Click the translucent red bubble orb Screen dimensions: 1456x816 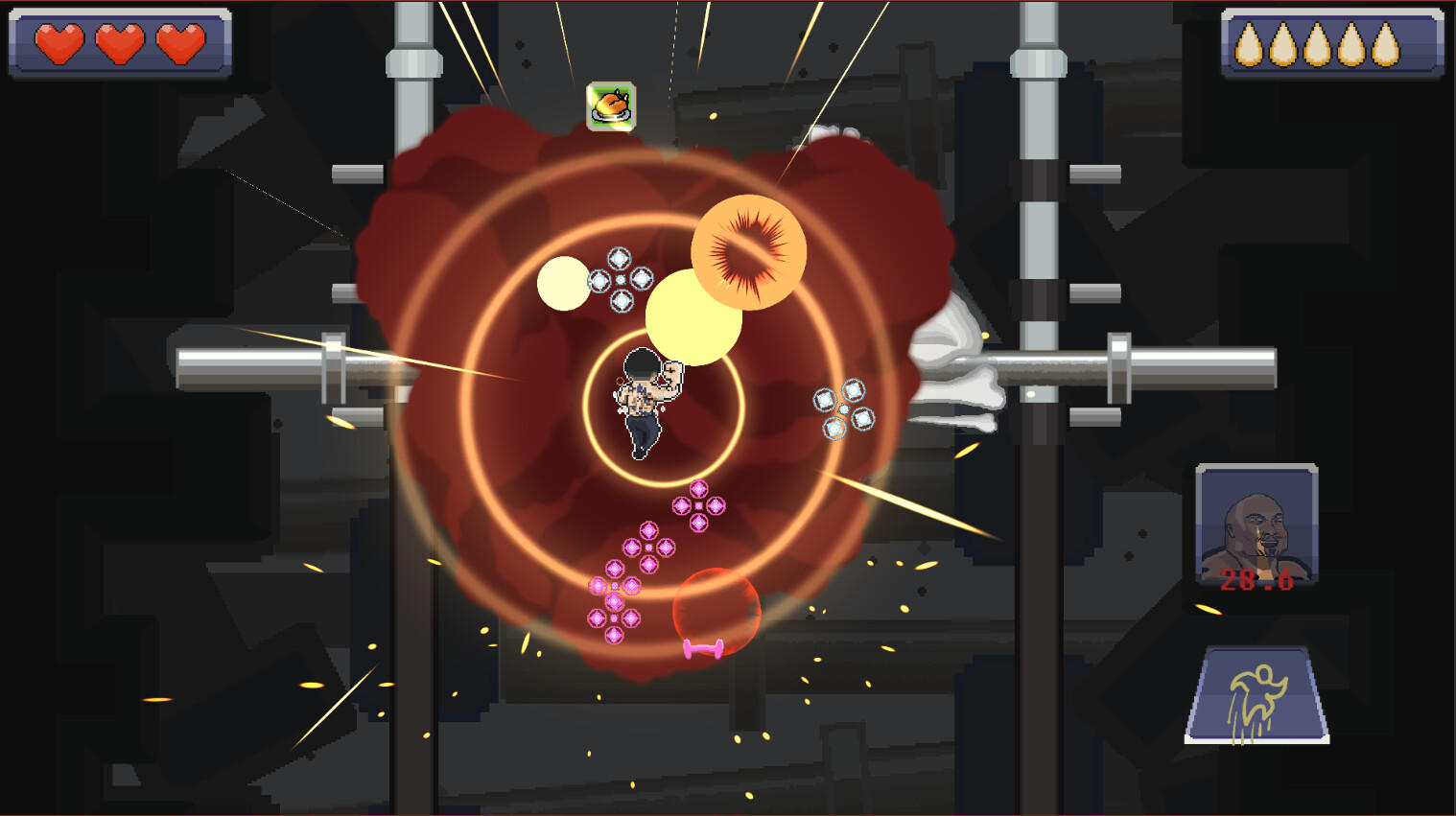[716, 611]
